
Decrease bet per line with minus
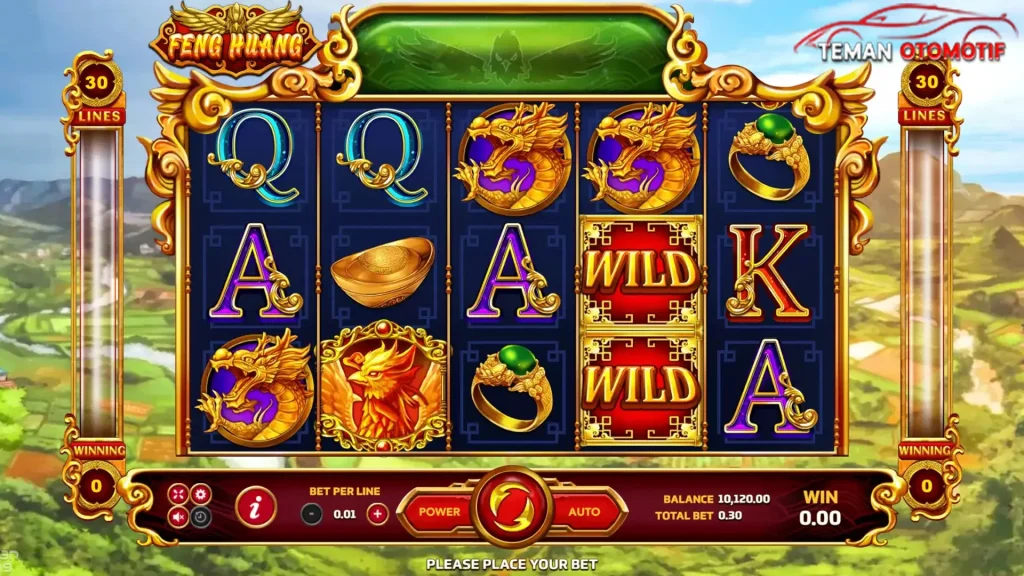point(312,514)
